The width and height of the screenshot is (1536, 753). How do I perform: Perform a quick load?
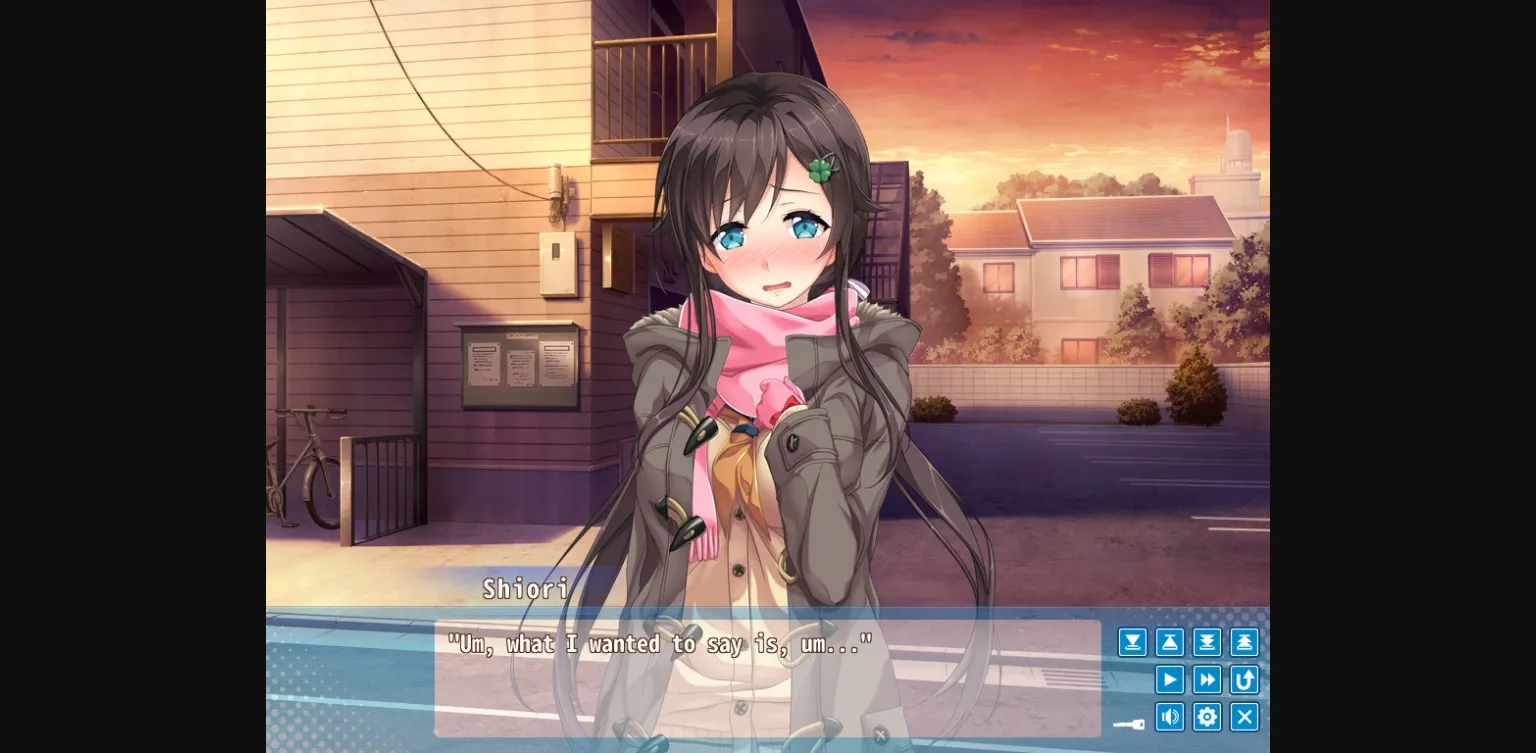pyautogui.click(x=1243, y=642)
